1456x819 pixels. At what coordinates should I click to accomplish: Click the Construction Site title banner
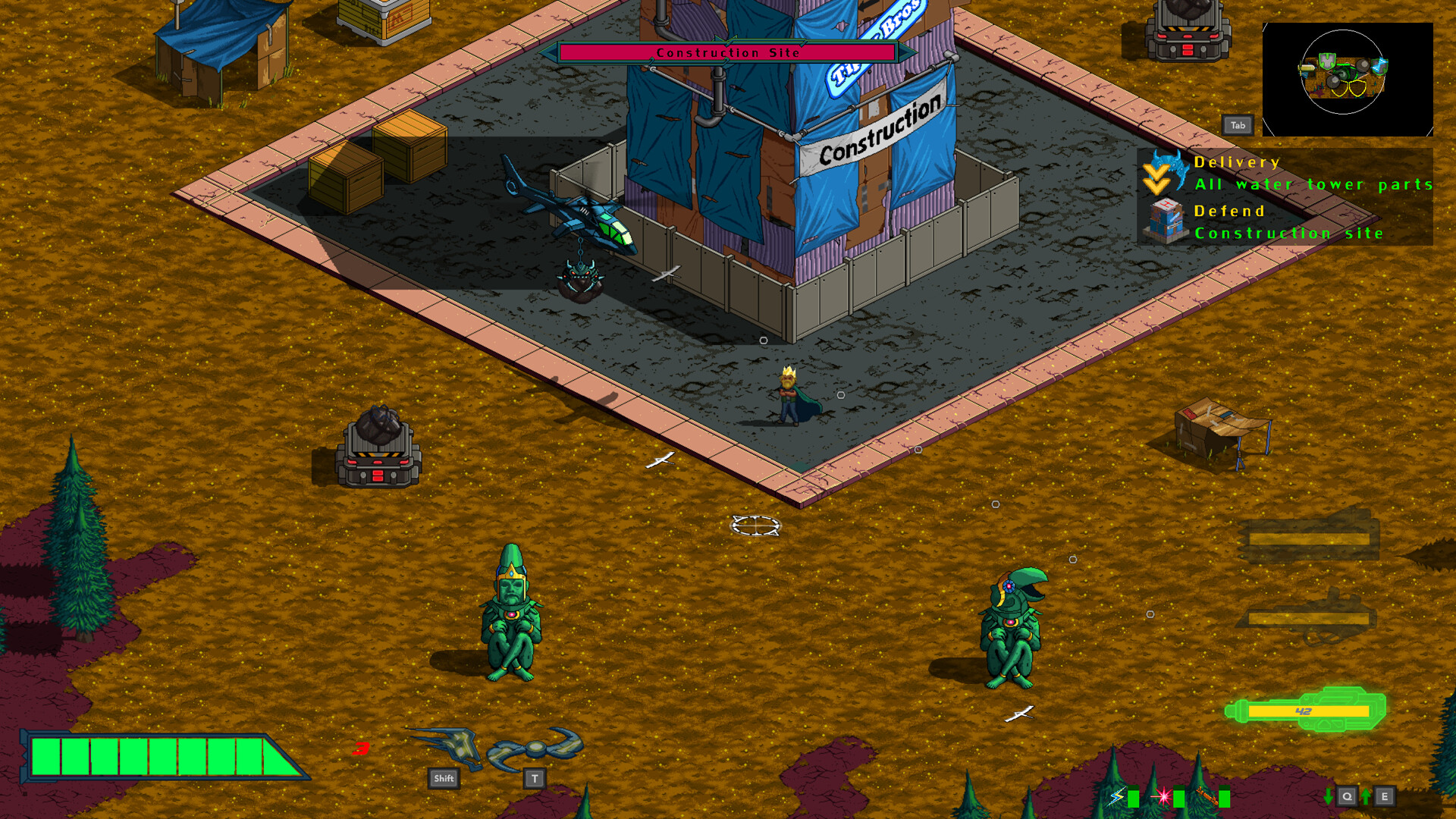730,52
